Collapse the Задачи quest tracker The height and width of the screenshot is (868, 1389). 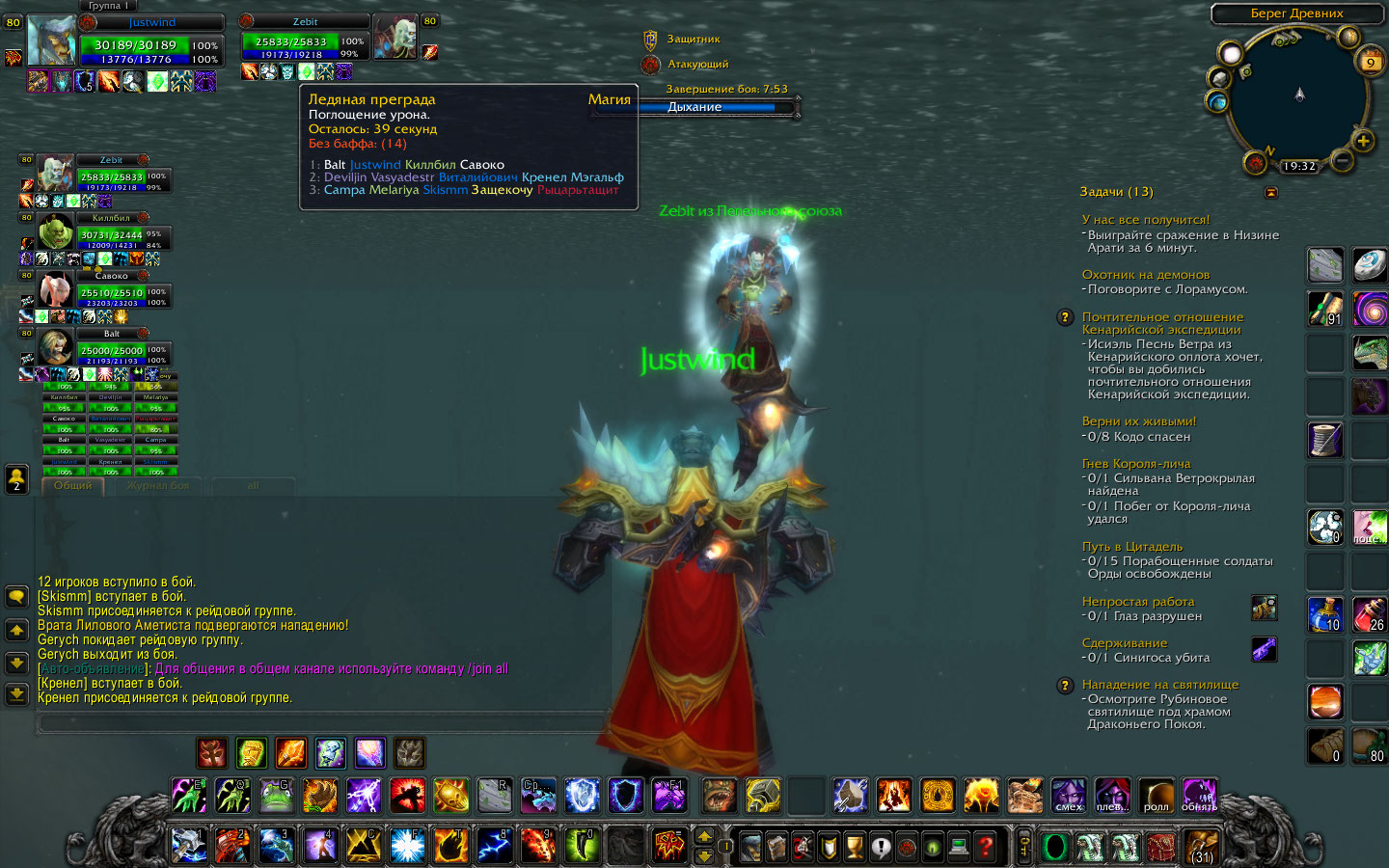pos(1271,192)
